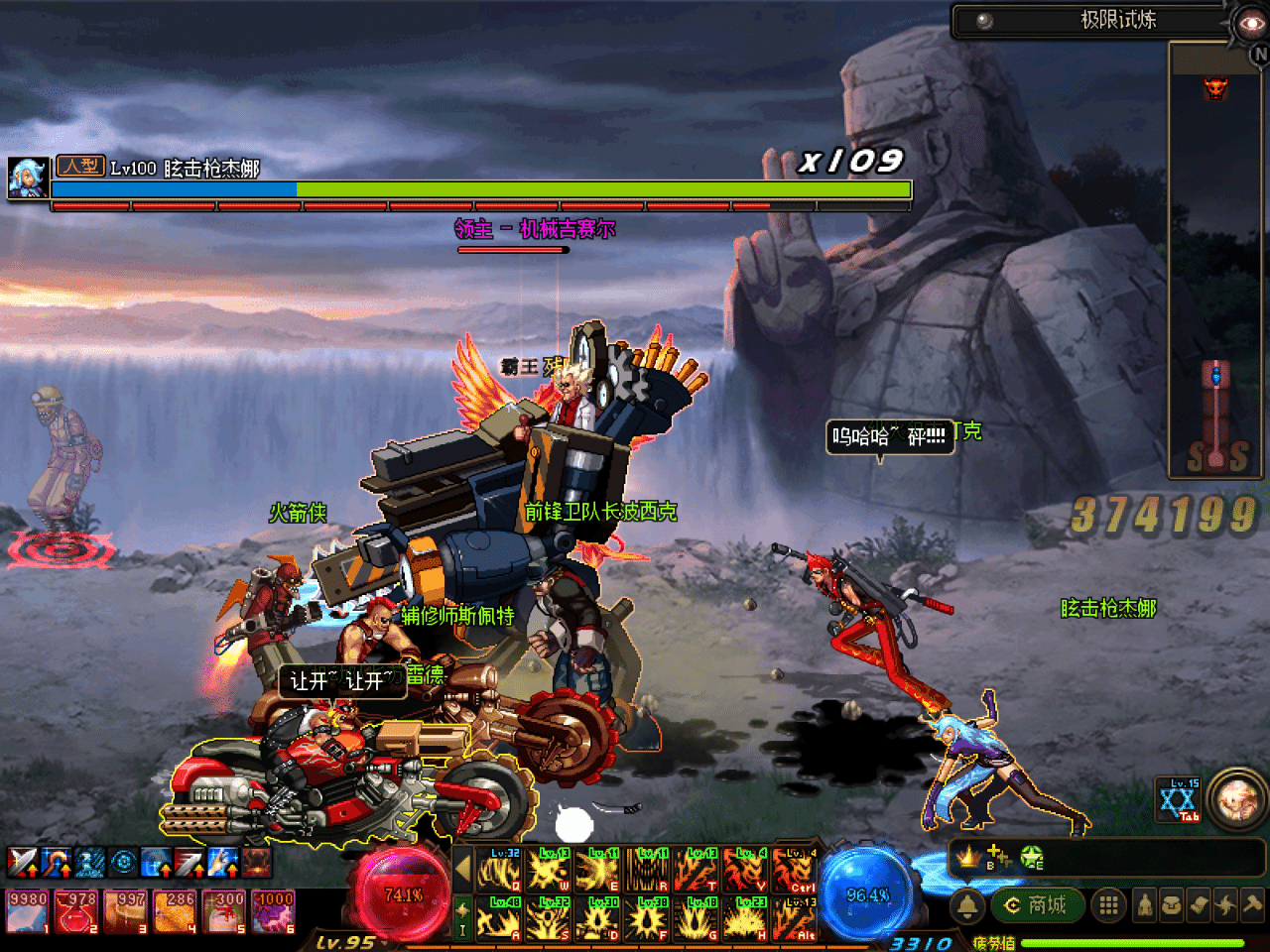
Task: Click the notification bell button
Action: point(967,905)
